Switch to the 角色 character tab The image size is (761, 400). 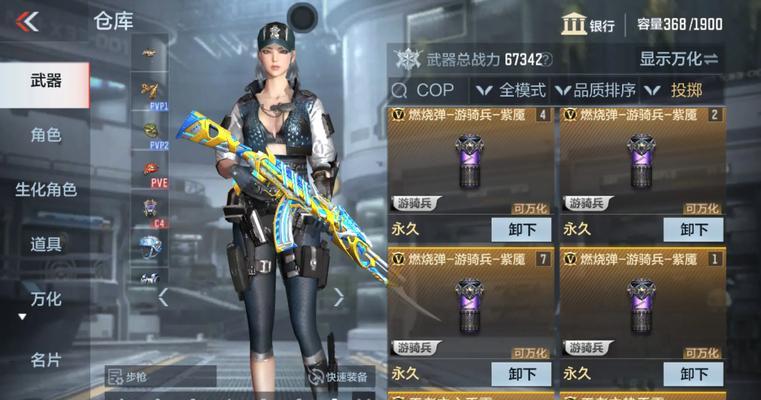tap(45, 135)
